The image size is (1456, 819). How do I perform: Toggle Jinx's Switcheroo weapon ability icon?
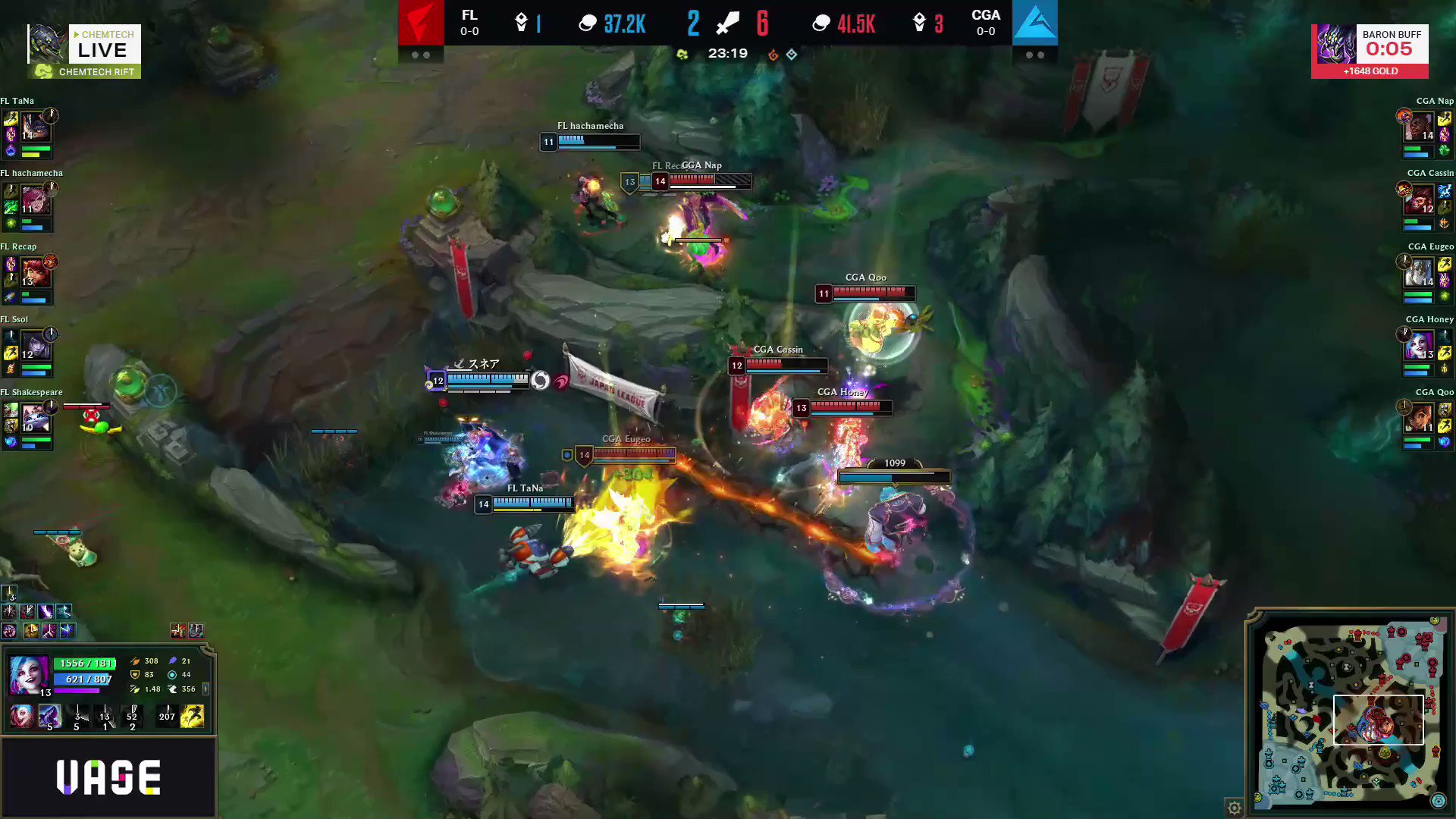50,715
